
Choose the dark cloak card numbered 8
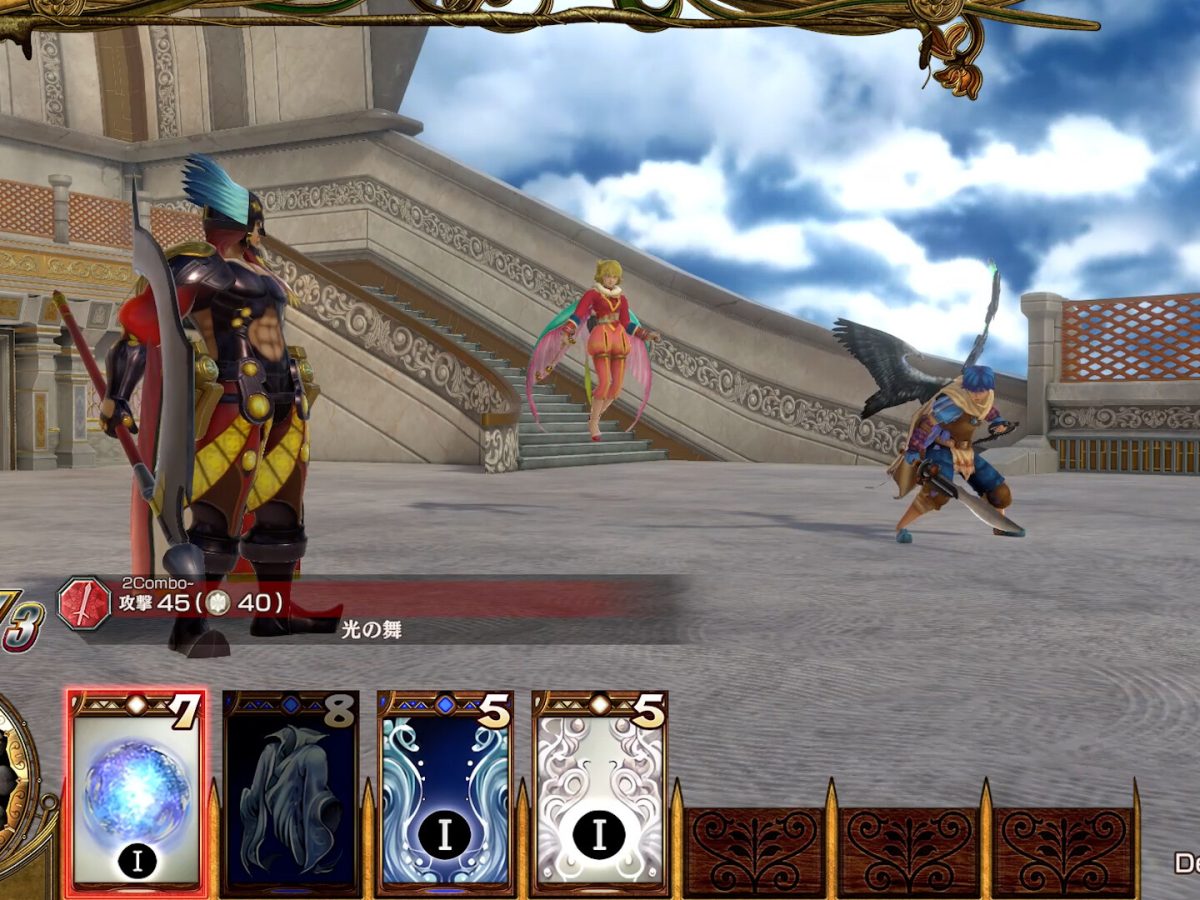pyautogui.click(x=290, y=792)
